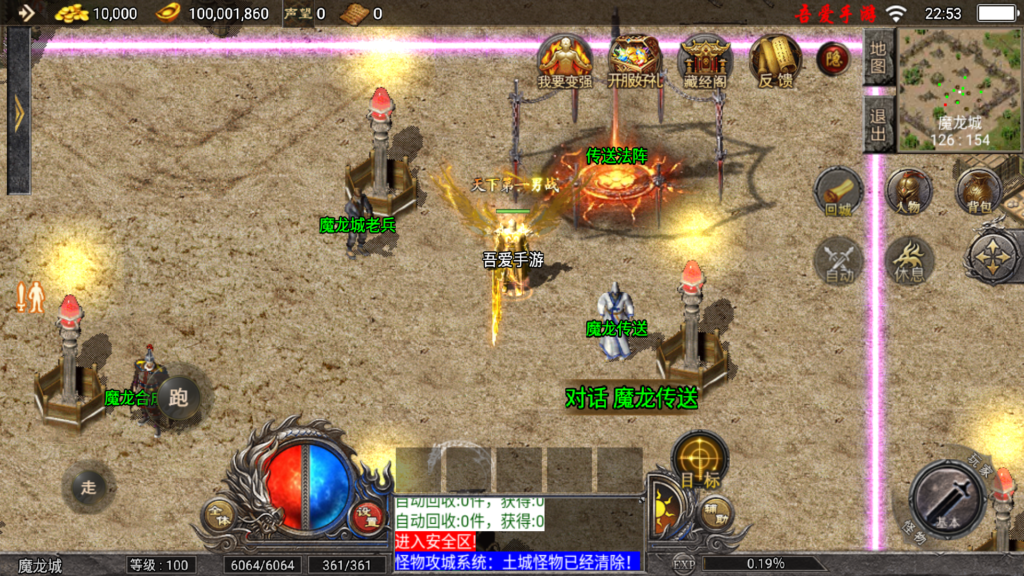This screenshot has height=576, width=1024.
Task: Open the 我要变强 power-up menu
Action: 565,61
